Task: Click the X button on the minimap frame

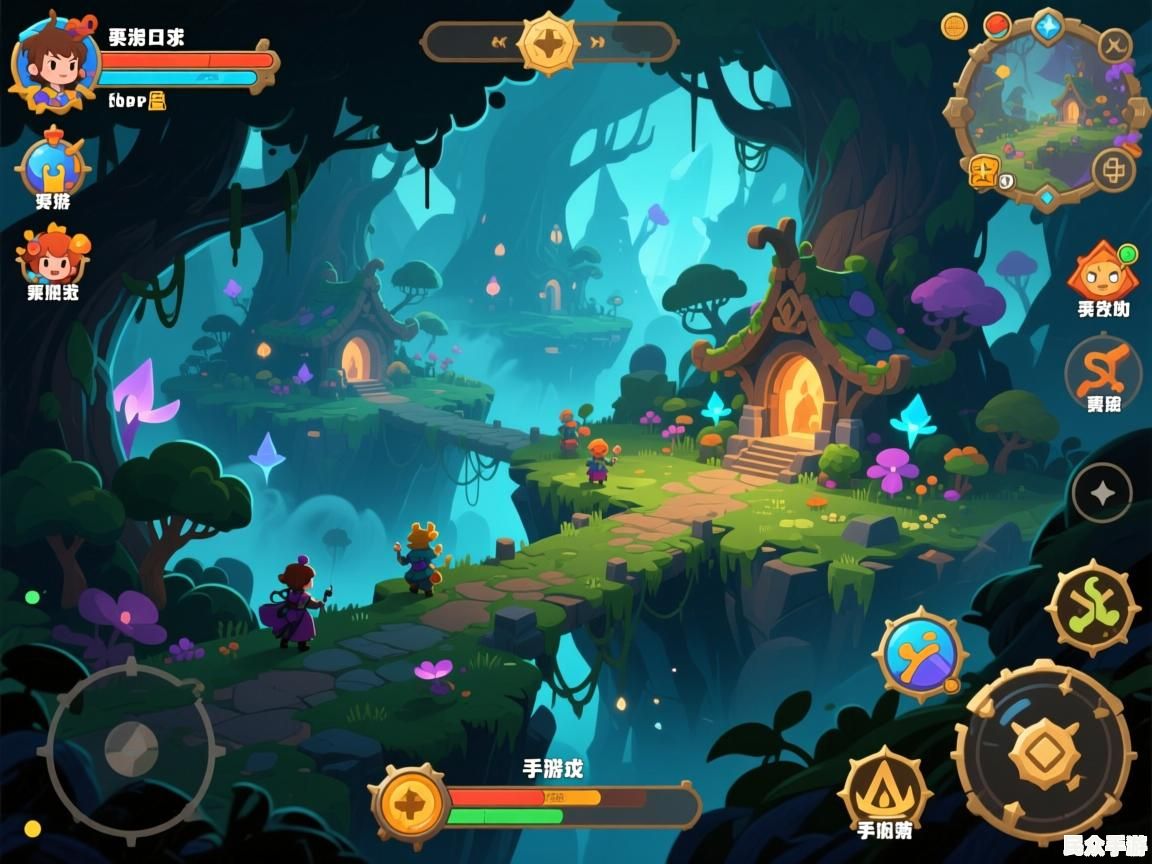Action: [x=1114, y=45]
